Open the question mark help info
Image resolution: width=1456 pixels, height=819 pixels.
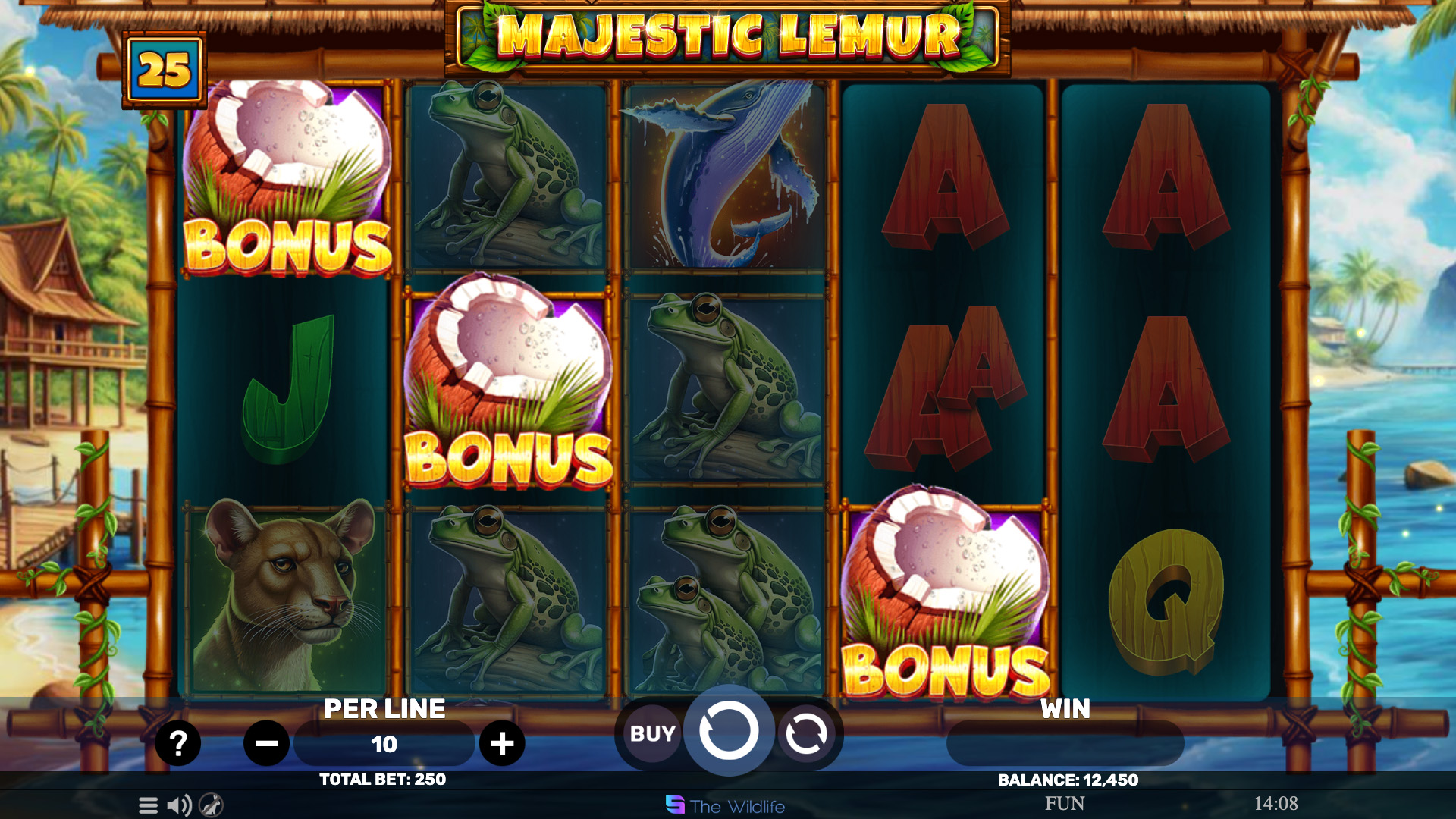click(177, 743)
